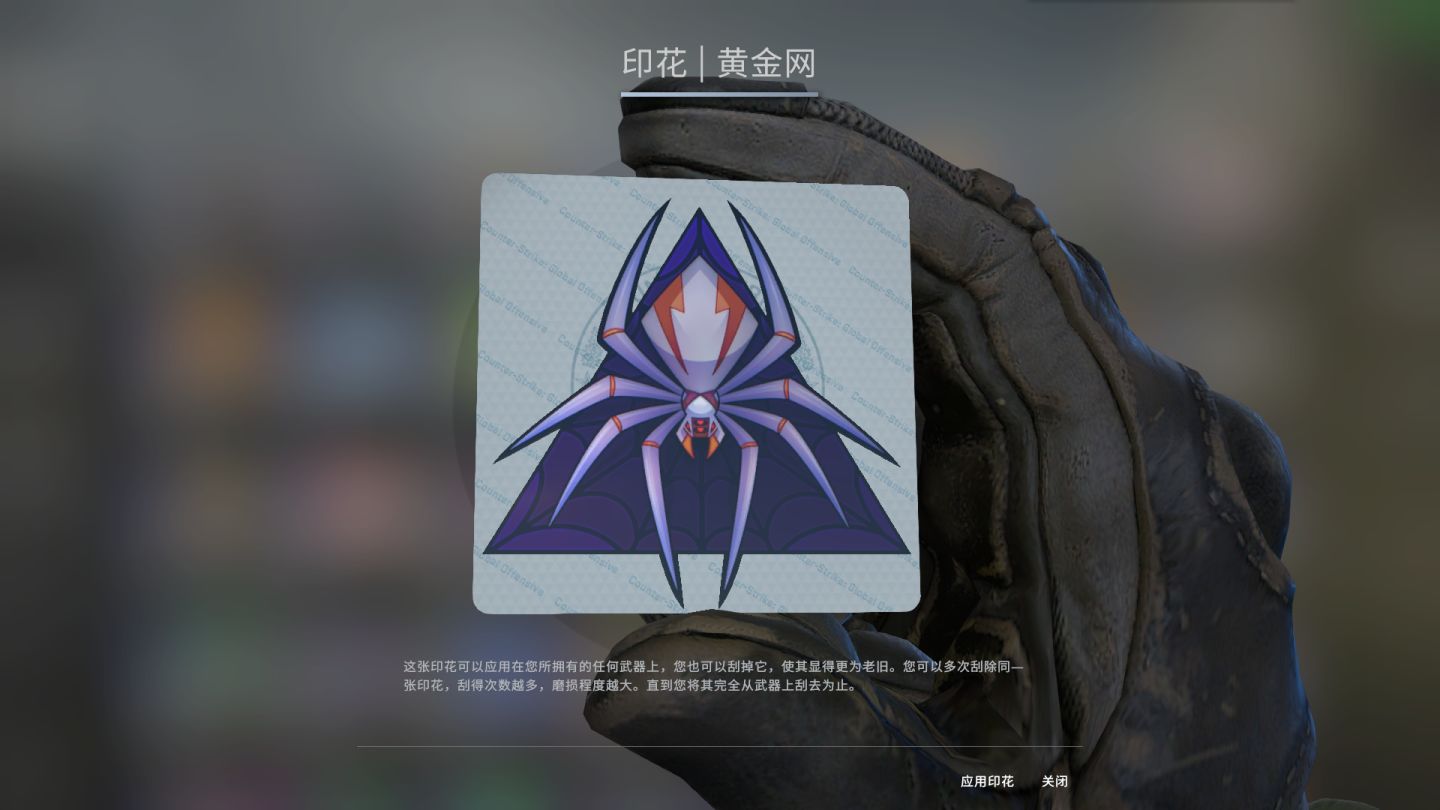1440x810 pixels.
Task: Click the white underline bar beneath the title
Action: click(x=719, y=93)
